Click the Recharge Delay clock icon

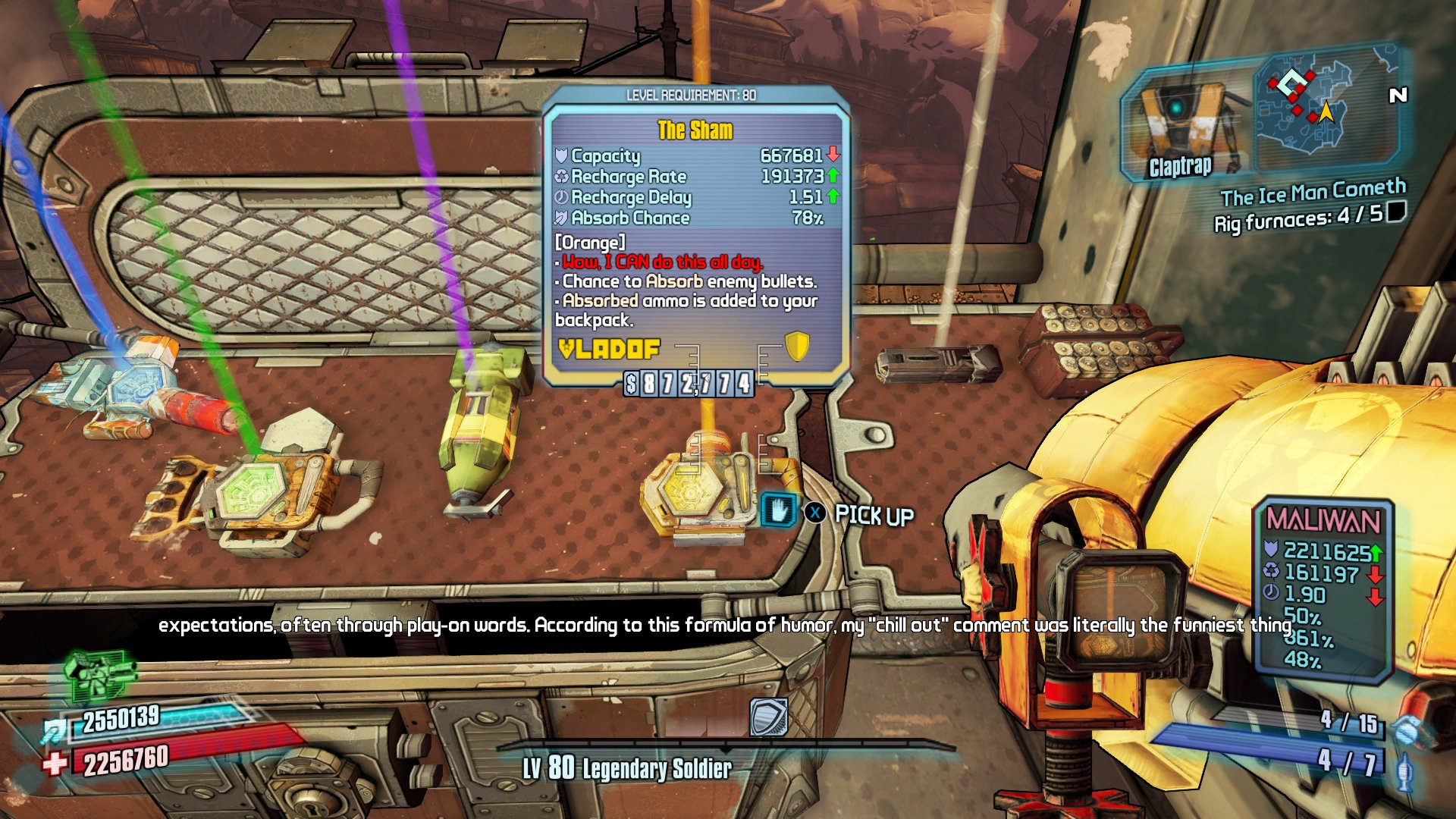click(560, 198)
